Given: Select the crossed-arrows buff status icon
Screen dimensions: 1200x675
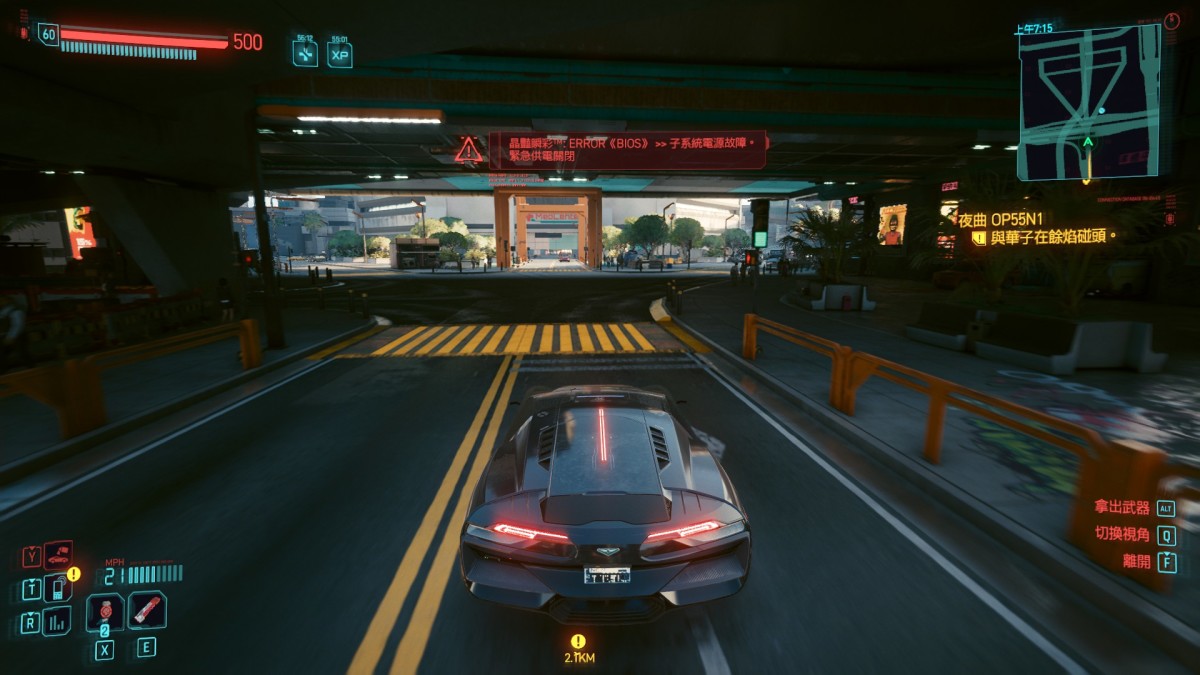Looking at the screenshot, I should coord(305,53).
